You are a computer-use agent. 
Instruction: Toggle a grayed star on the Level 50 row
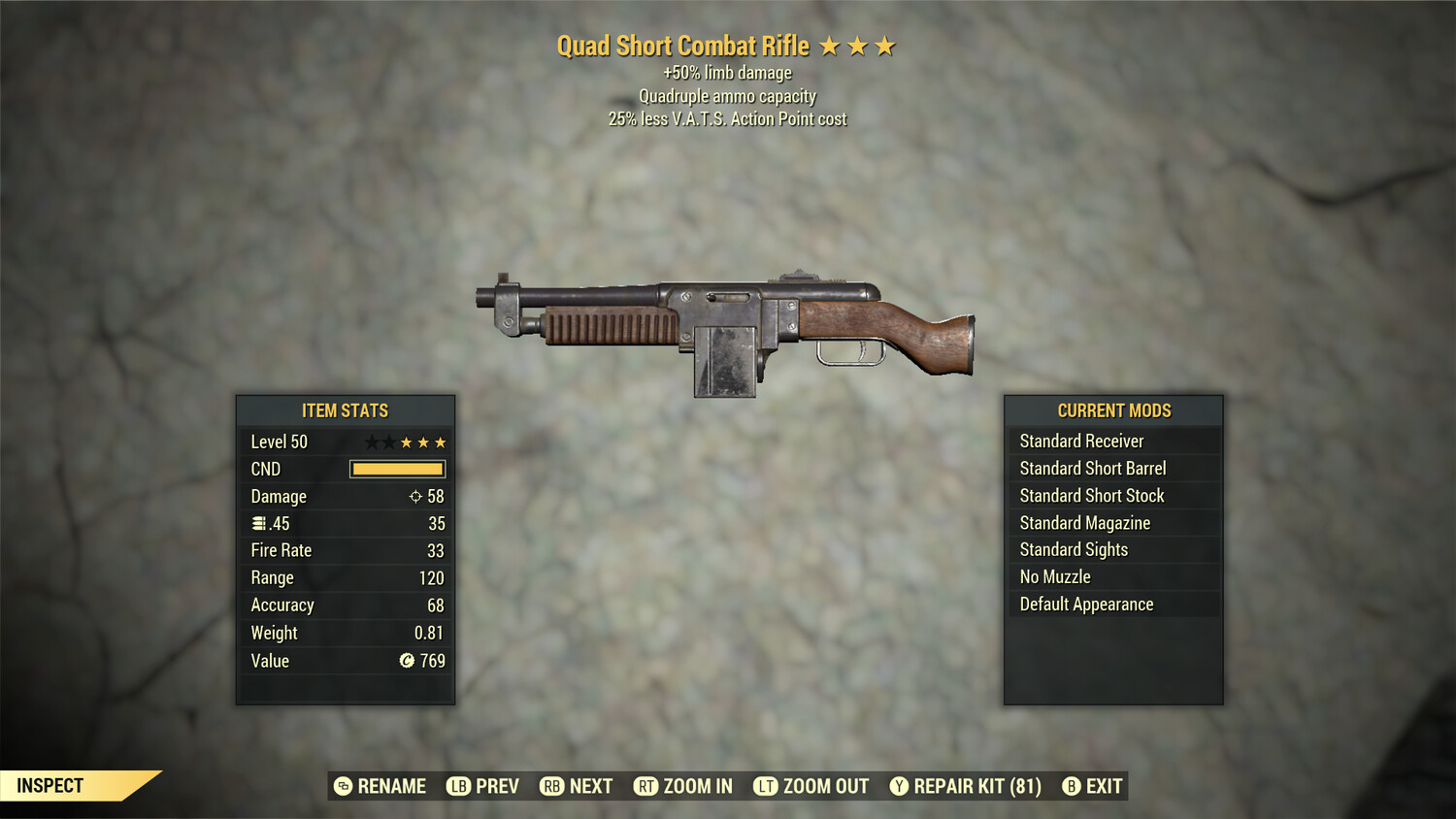pyautogui.click(x=371, y=442)
